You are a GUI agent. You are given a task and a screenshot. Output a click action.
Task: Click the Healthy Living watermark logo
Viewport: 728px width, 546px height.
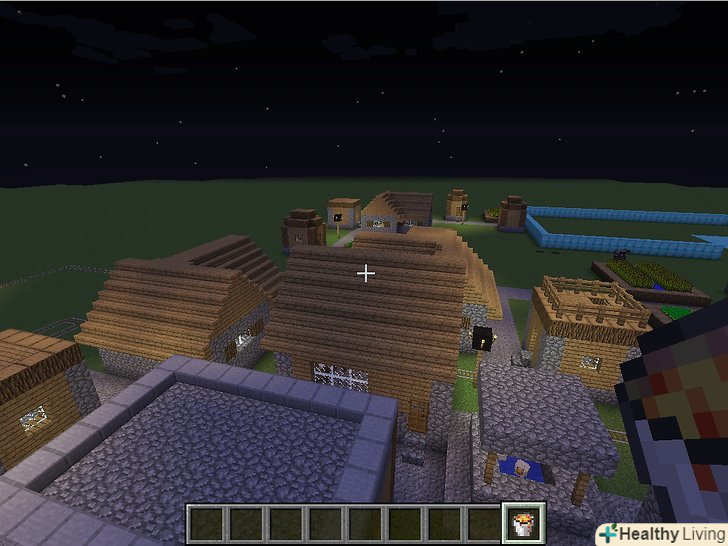click(663, 534)
